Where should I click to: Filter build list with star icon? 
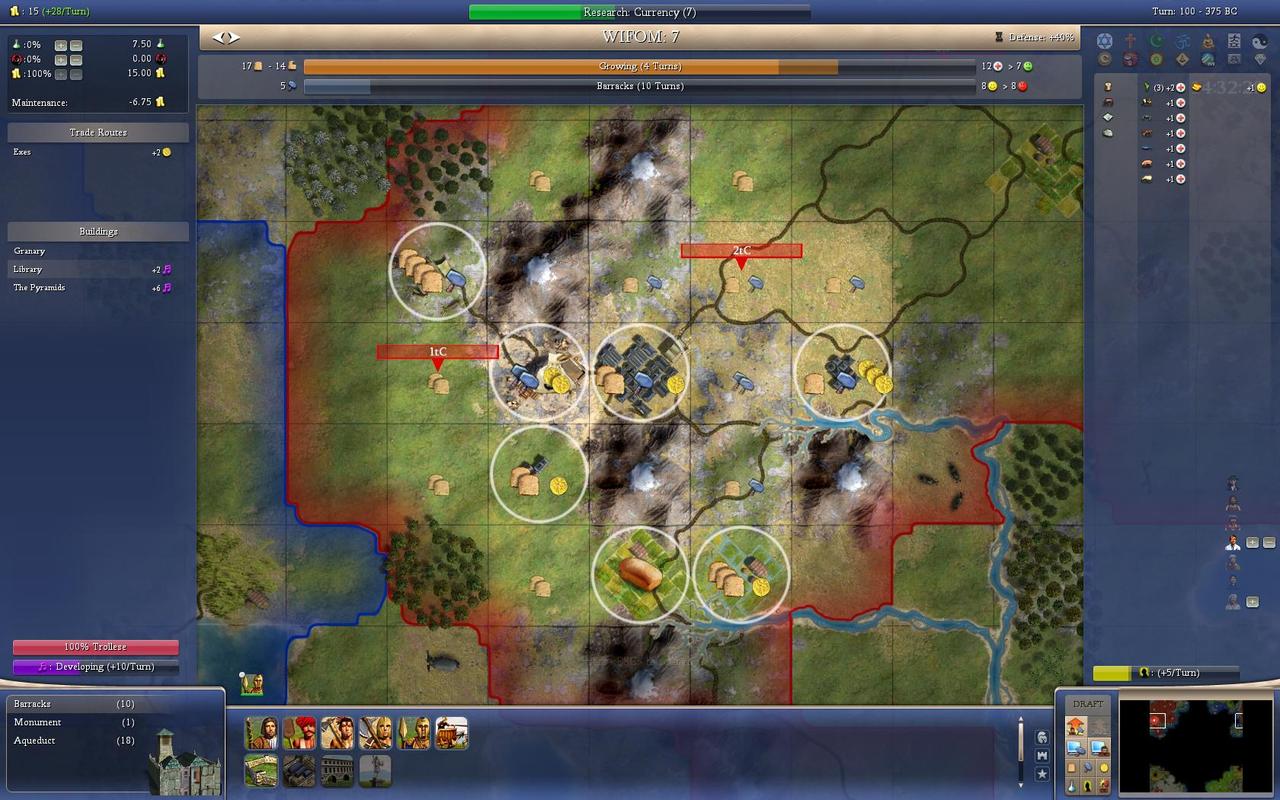[1042, 774]
